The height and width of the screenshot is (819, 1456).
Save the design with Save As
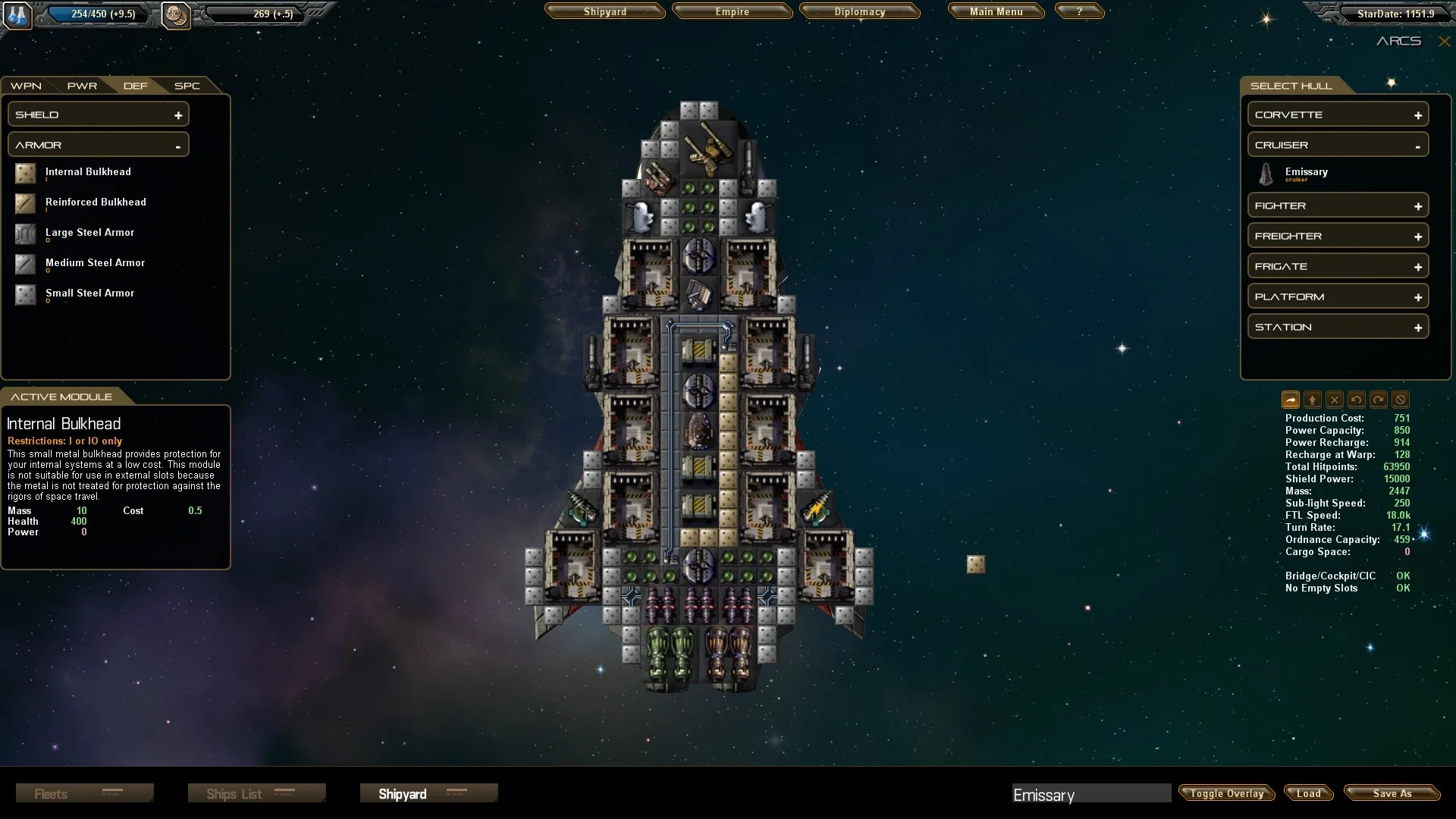[1392, 793]
